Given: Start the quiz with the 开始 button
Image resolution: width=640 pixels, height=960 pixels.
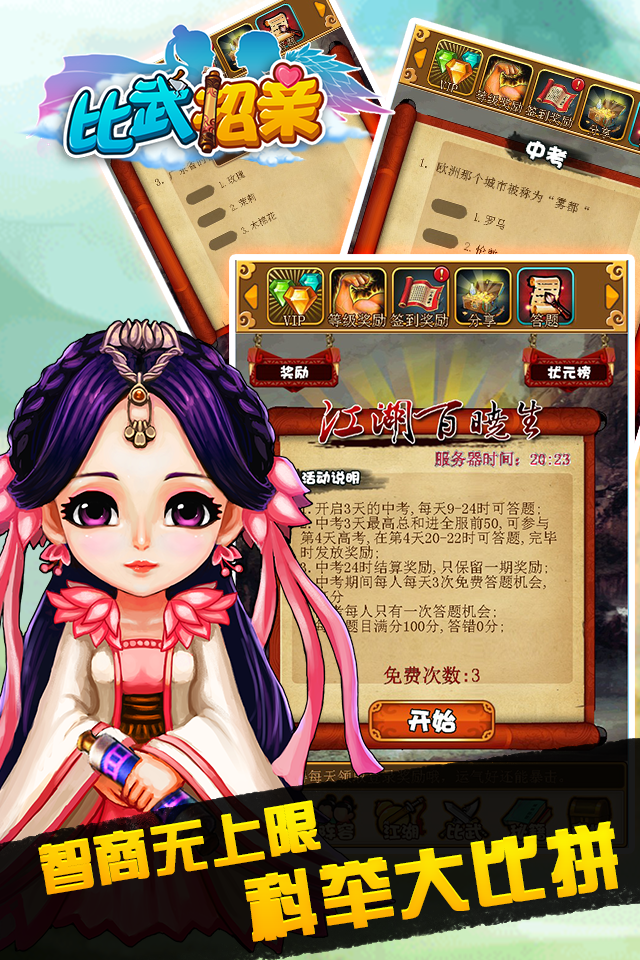Looking at the screenshot, I should [432, 719].
